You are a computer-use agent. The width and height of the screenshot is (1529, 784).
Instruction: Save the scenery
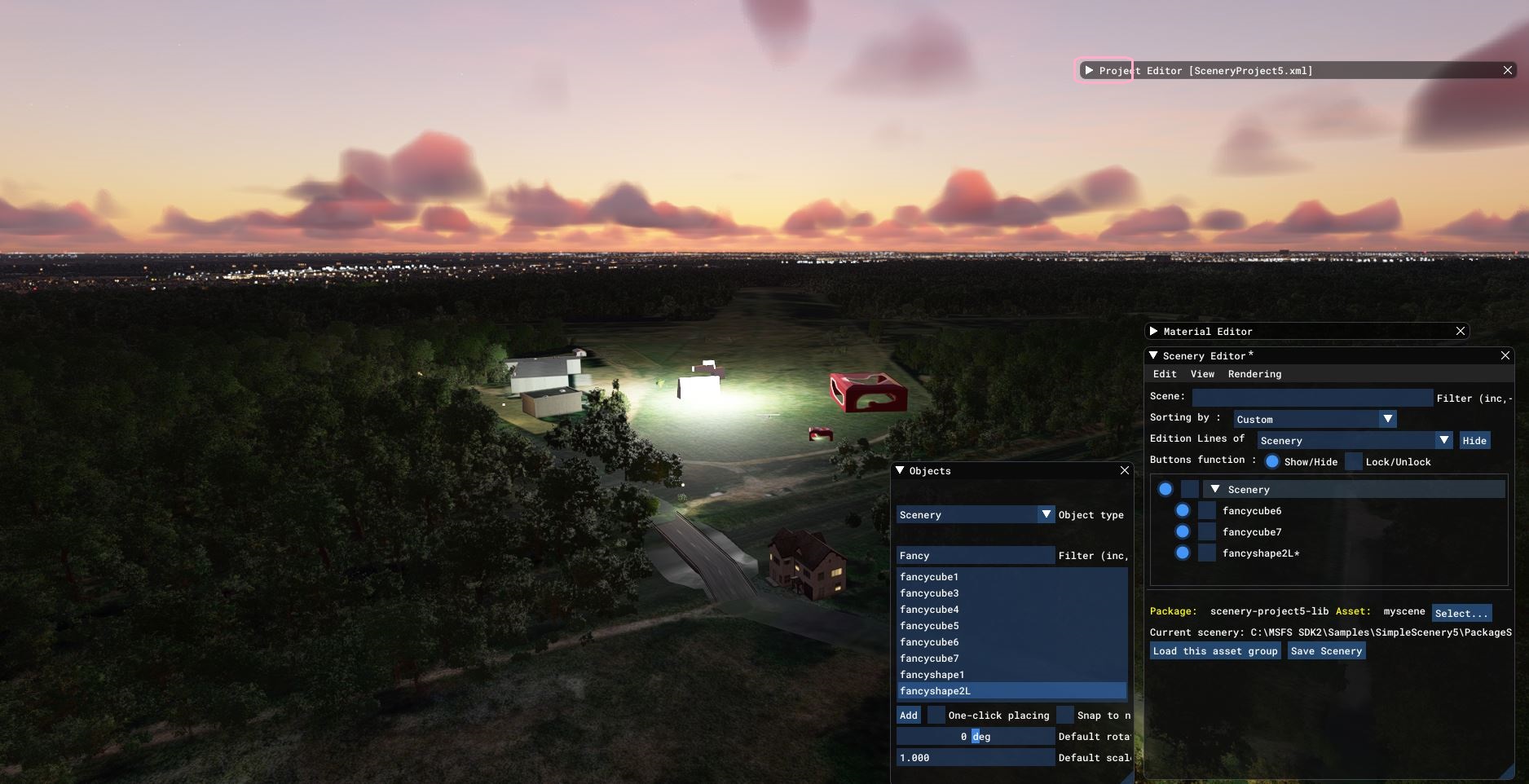click(1325, 651)
